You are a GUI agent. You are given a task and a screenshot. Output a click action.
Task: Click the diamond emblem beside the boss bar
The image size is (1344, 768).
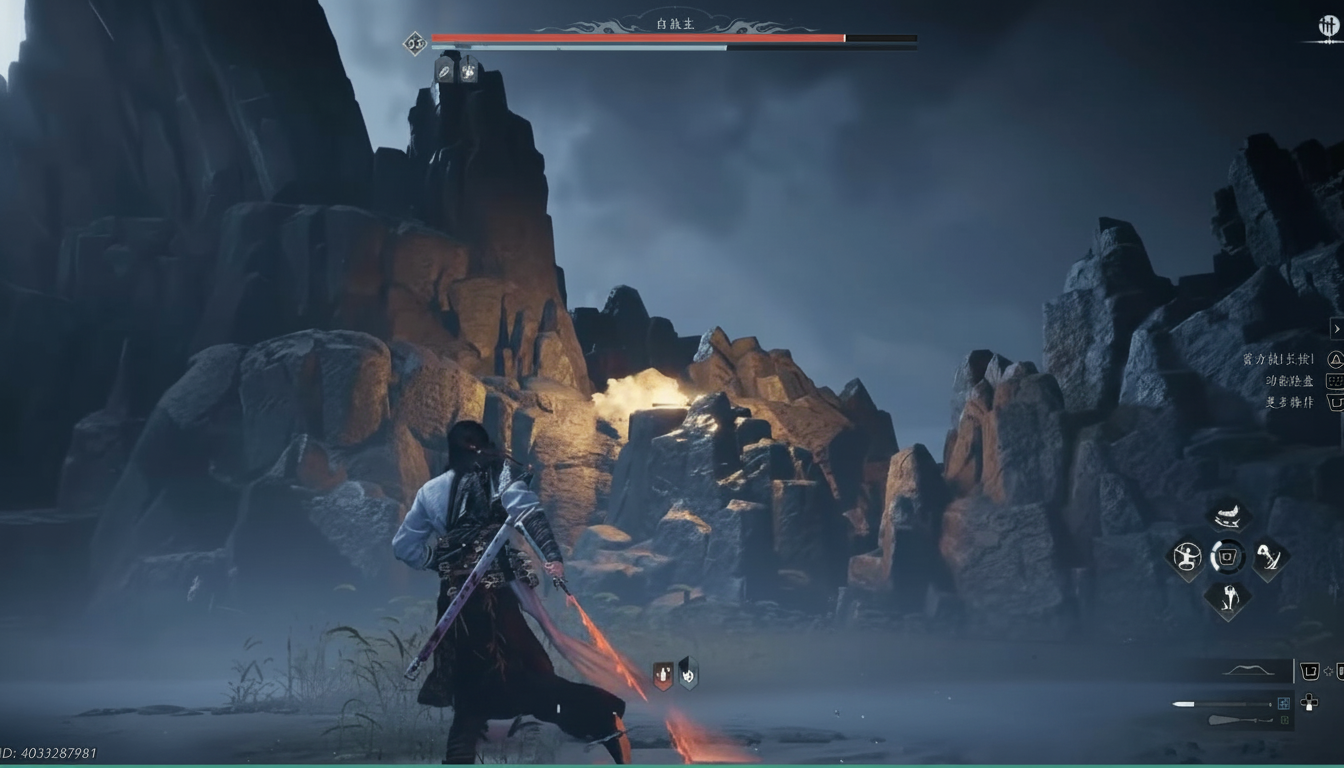[415, 42]
